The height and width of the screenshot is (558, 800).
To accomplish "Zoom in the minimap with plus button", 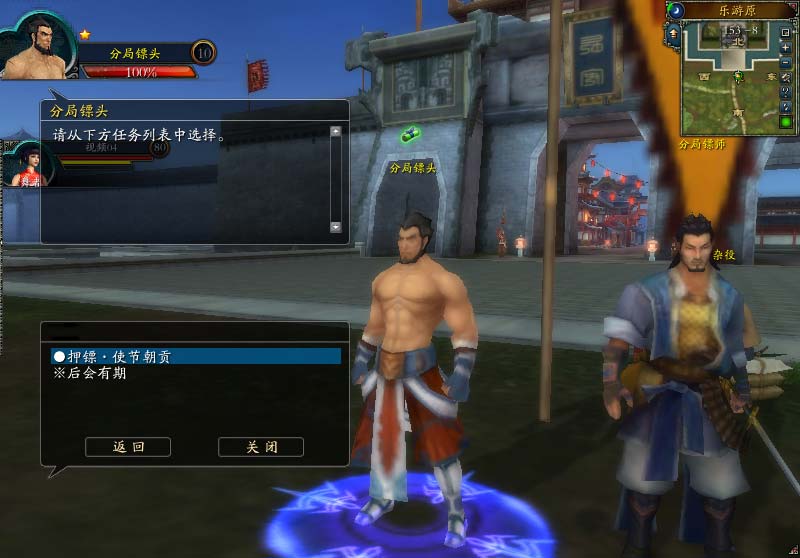I will [785, 48].
